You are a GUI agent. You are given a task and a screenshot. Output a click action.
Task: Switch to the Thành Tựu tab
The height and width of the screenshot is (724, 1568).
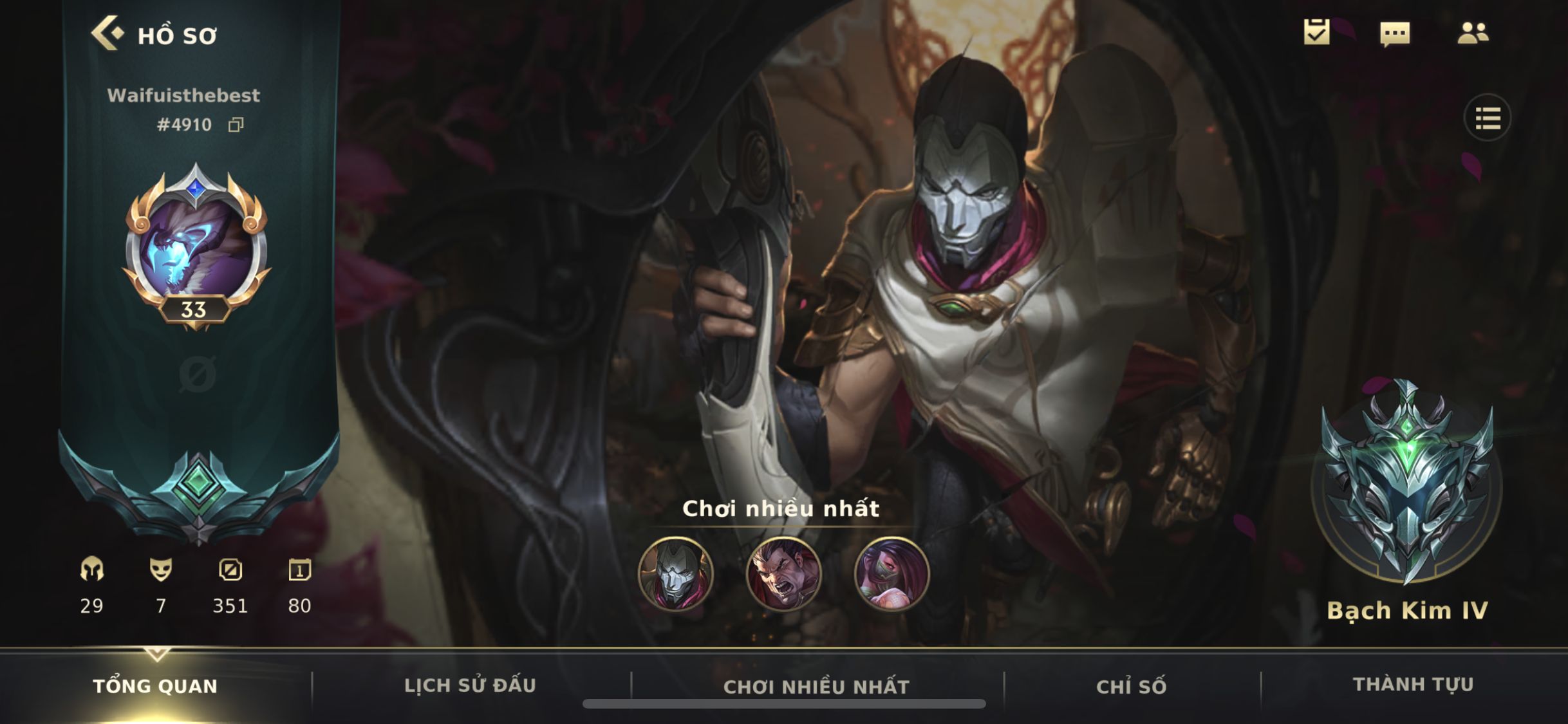[1414, 684]
